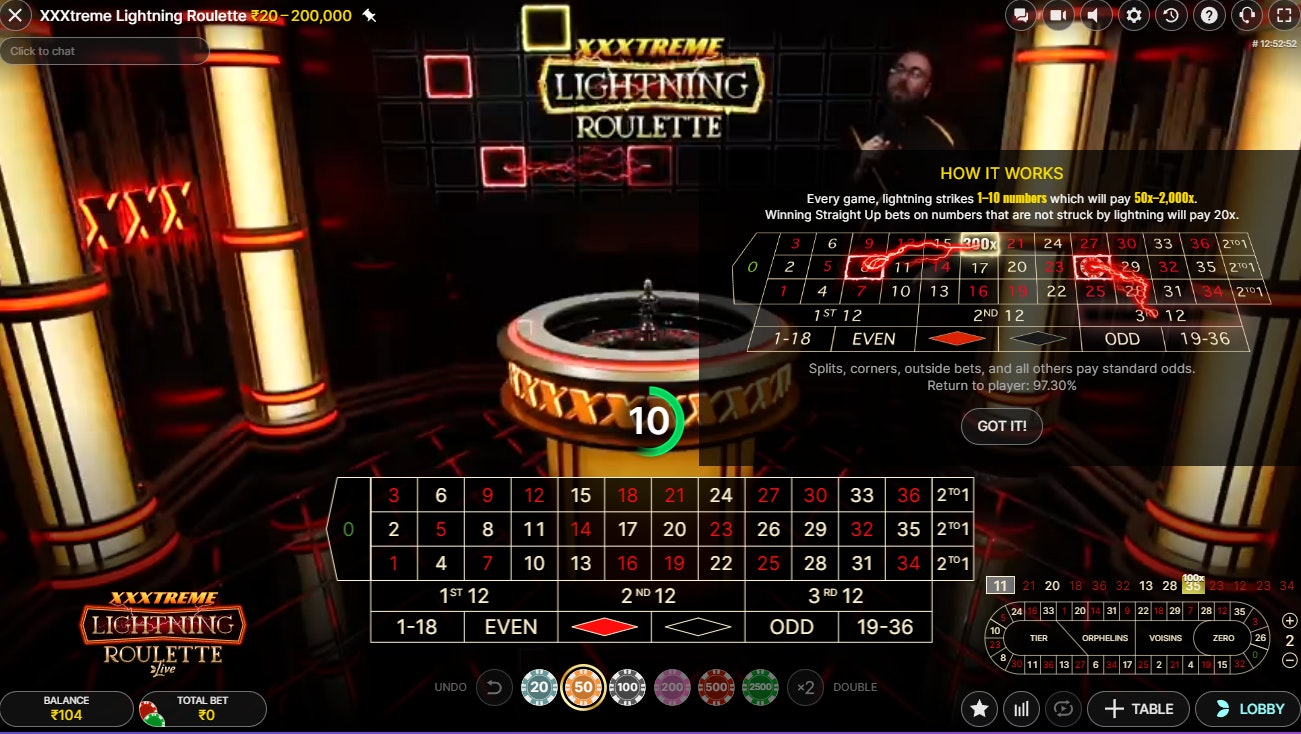This screenshot has width=1301, height=734.
Task: Contact live support via headset icon
Action: 1245,15
